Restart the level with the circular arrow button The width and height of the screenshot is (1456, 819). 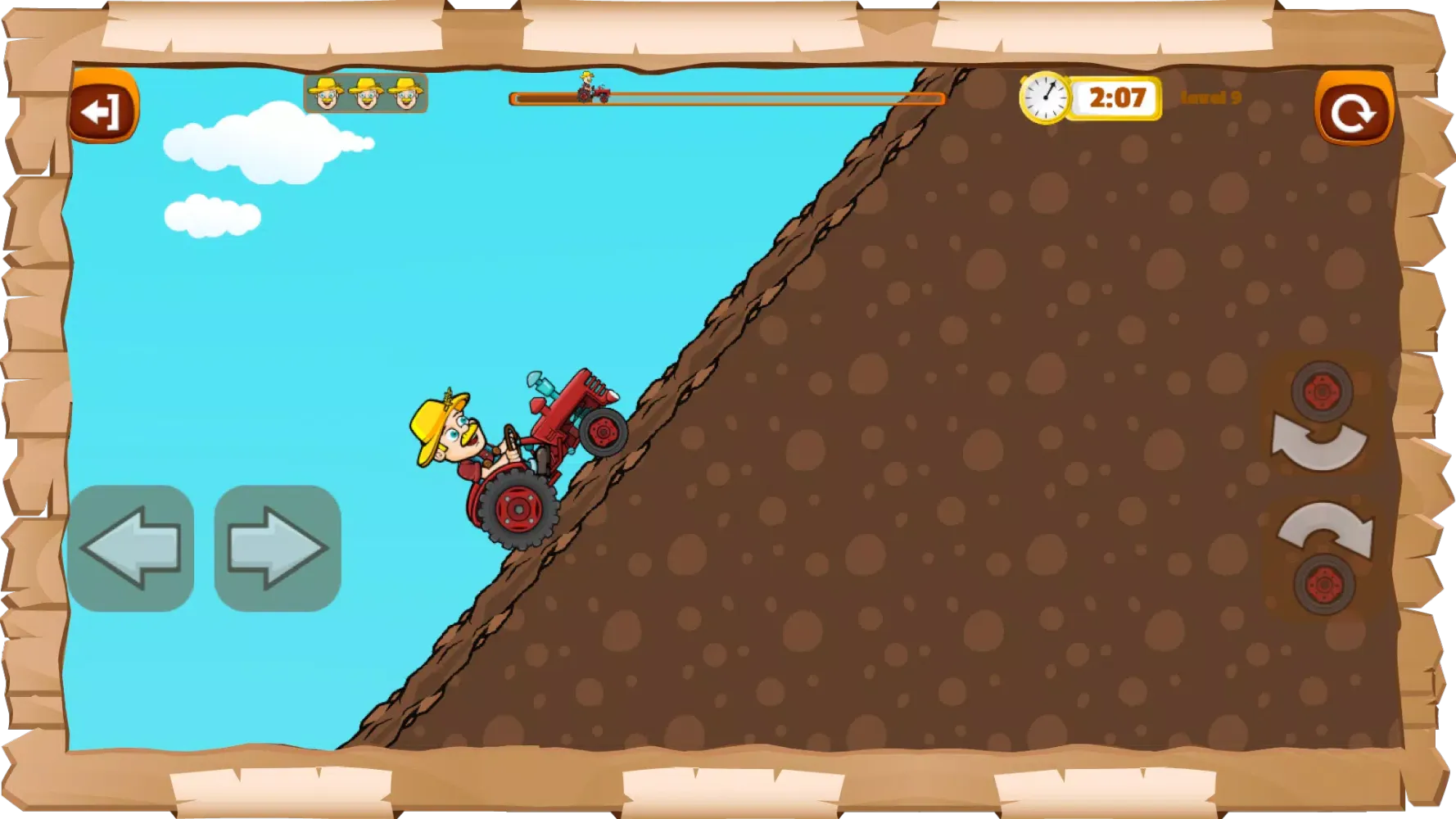(x=1352, y=111)
